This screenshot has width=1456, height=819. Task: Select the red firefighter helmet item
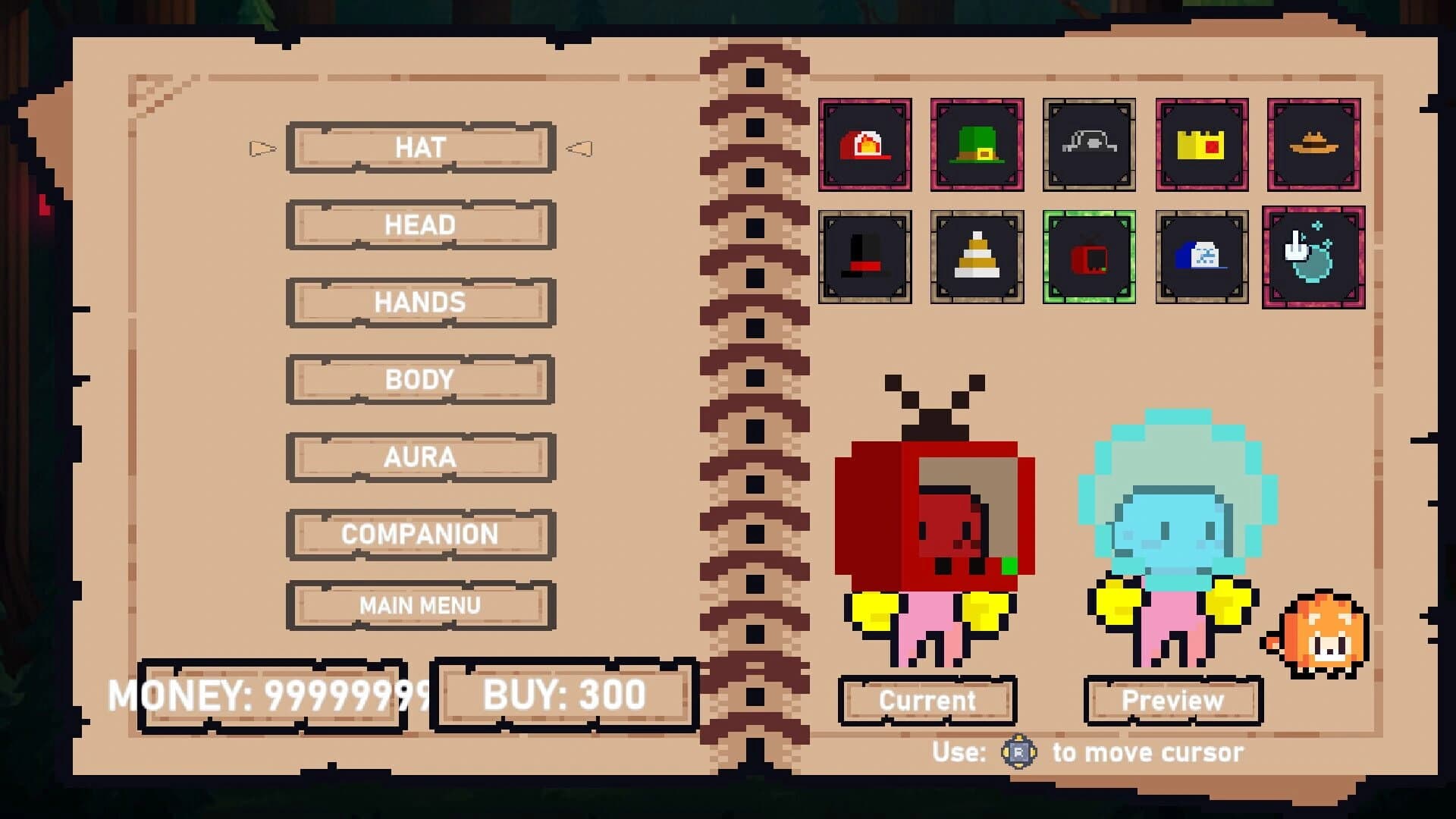pyautogui.click(x=865, y=144)
